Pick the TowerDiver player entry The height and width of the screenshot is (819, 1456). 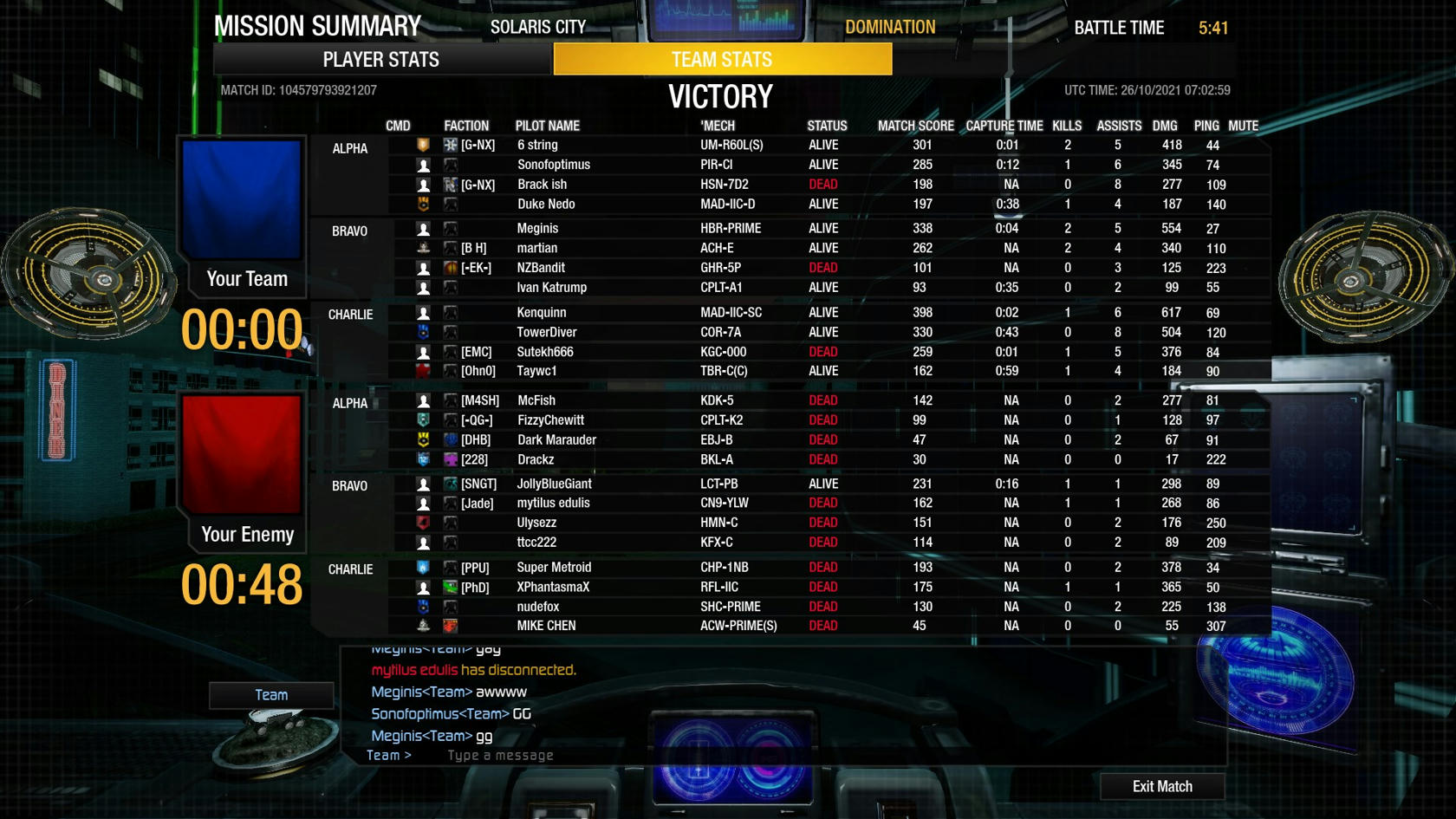coord(547,333)
